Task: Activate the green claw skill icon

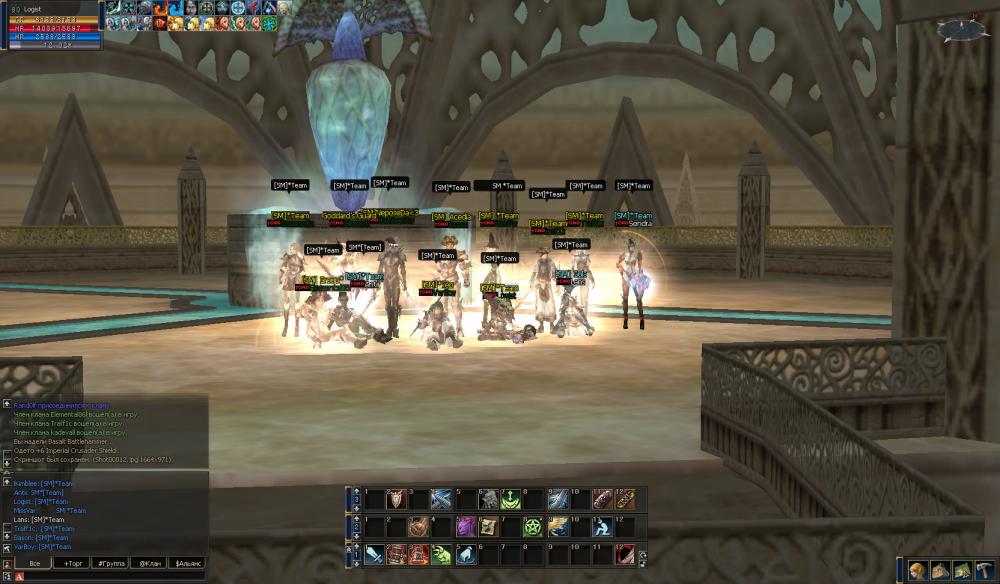Action: pyautogui.click(x=442, y=554)
